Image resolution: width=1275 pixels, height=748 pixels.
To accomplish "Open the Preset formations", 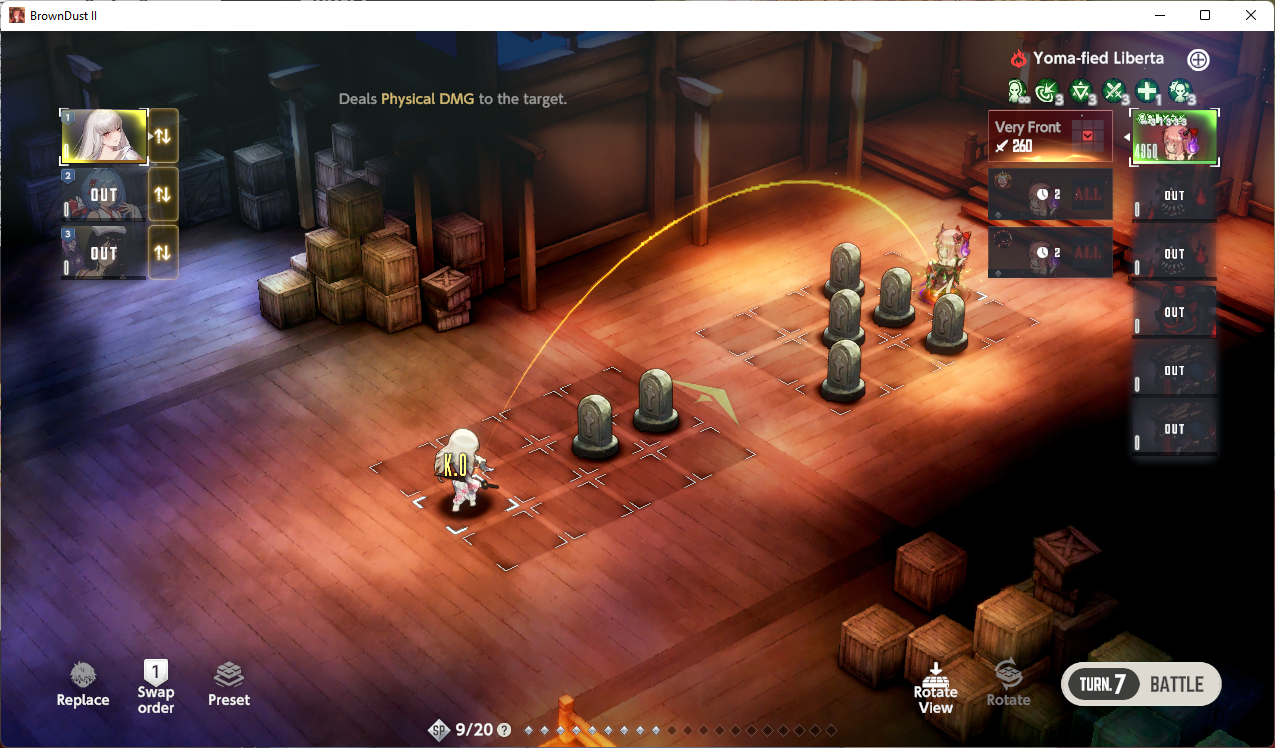I will pyautogui.click(x=229, y=685).
